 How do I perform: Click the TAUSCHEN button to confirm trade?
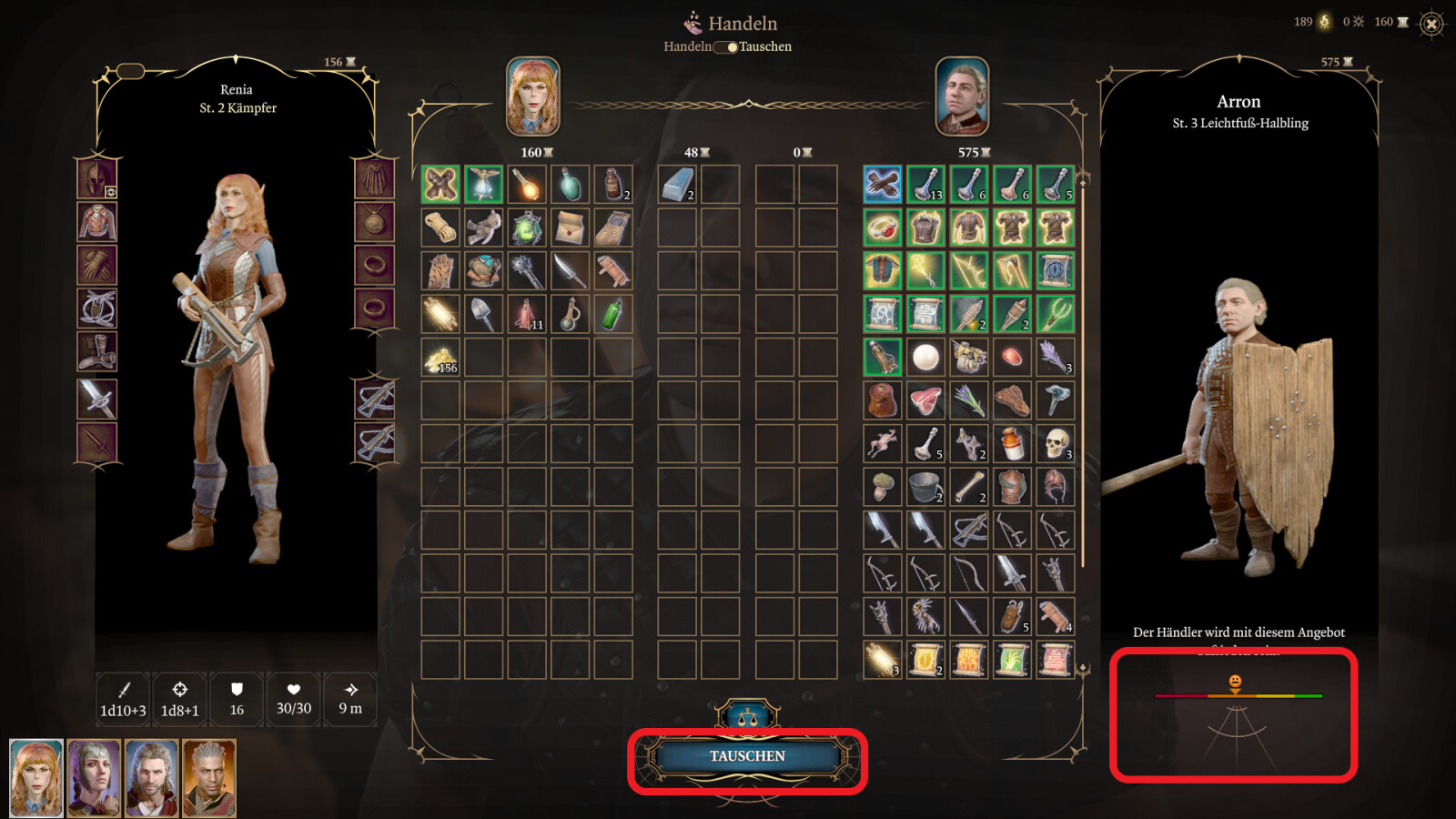tap(747, 756)
